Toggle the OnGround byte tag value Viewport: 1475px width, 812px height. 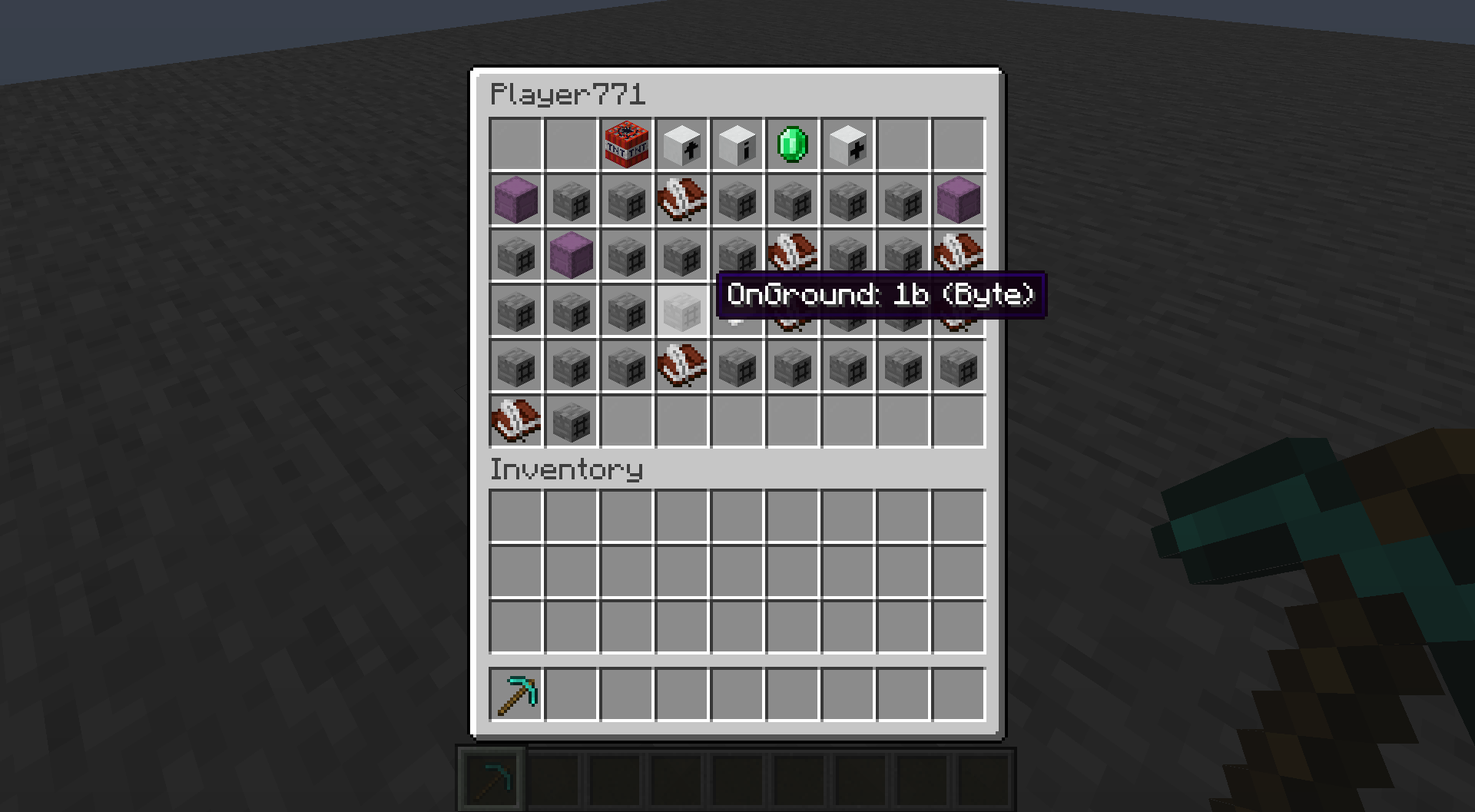click(x=880, y=295)
